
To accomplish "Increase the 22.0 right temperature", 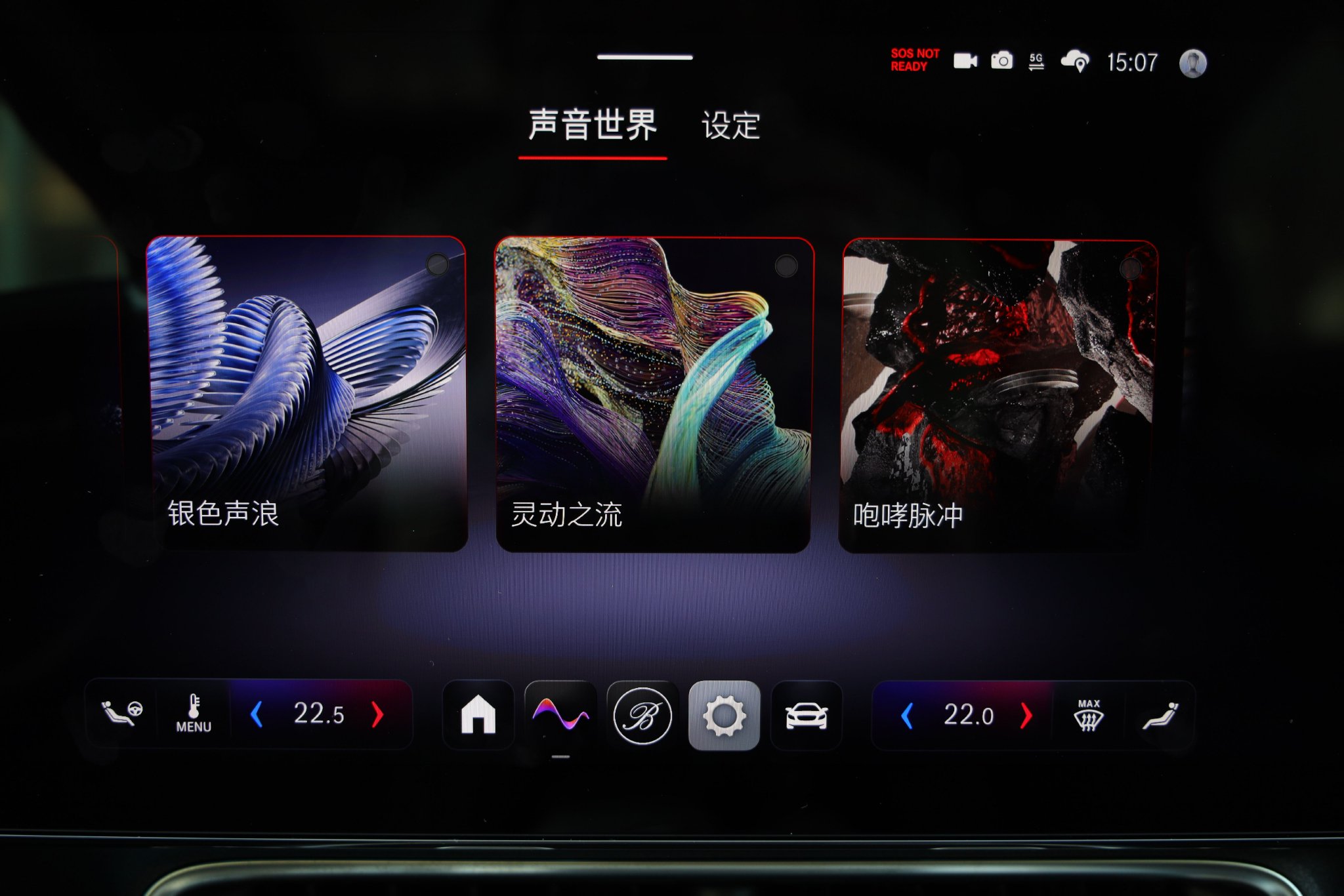I will [1027, 716].
